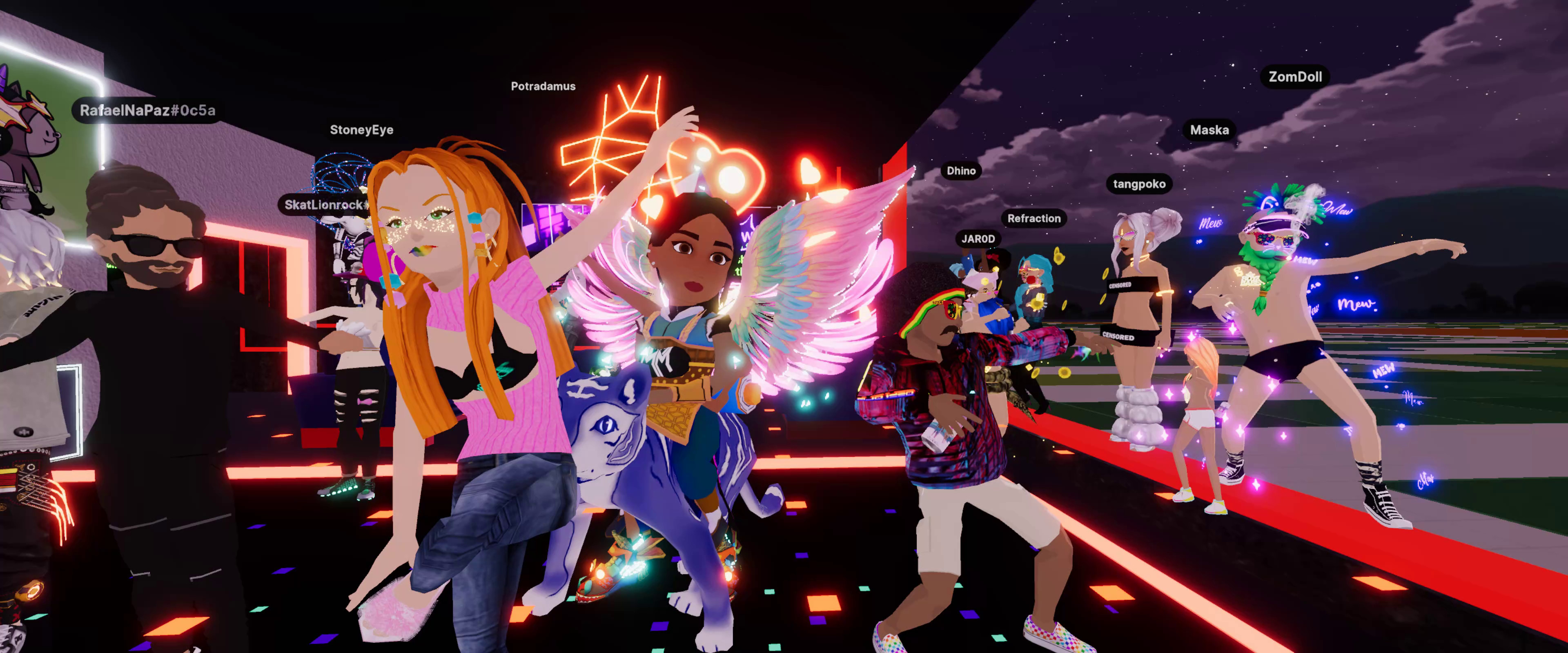Image resolution: width=1568 pixels, height=653 pixels.
Task: Open the Potradamus player name label
Action: click(x=543, y=87)
